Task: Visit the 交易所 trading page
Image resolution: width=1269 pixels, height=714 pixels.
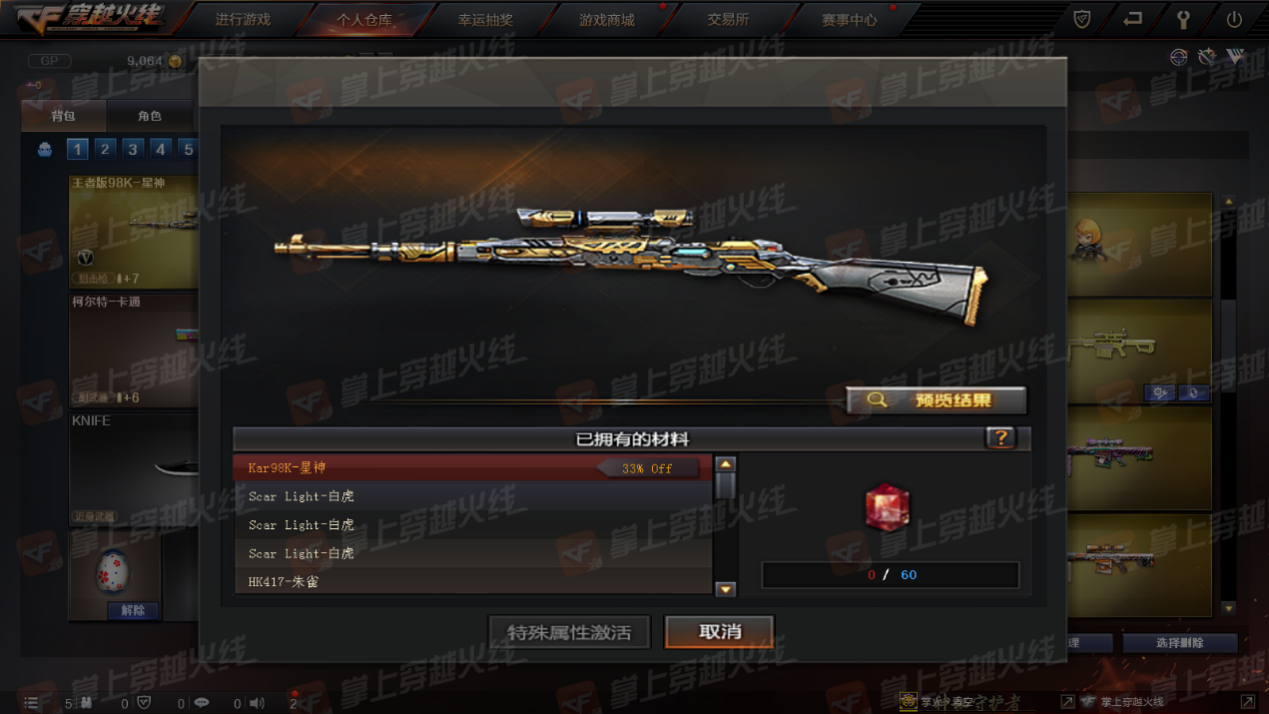Action: coord(728,20)
